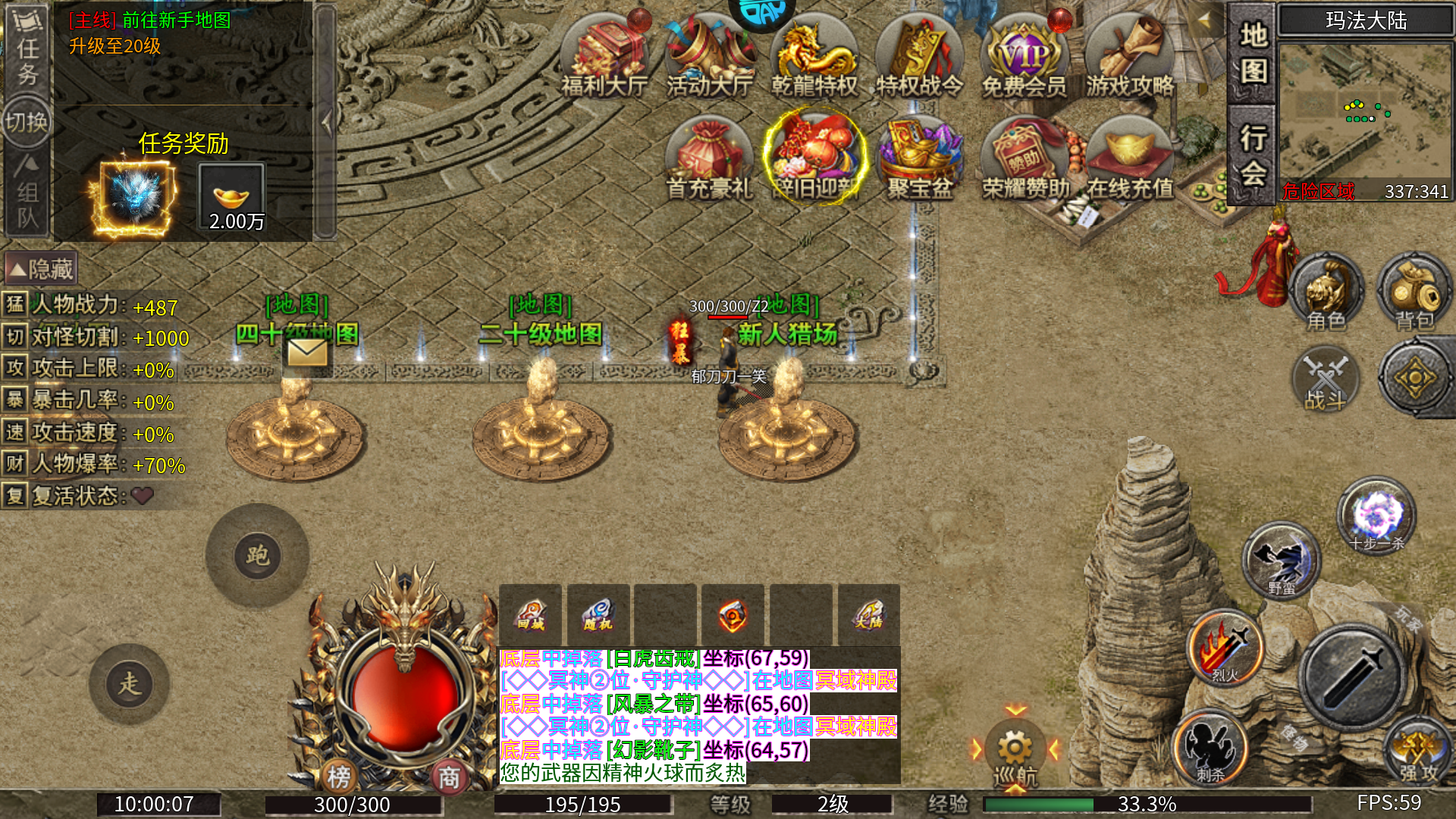This screenshot has width=1456, height=819.
Task: Open the 游戏攻略 game guide scroll
Action: (1129, 57)
